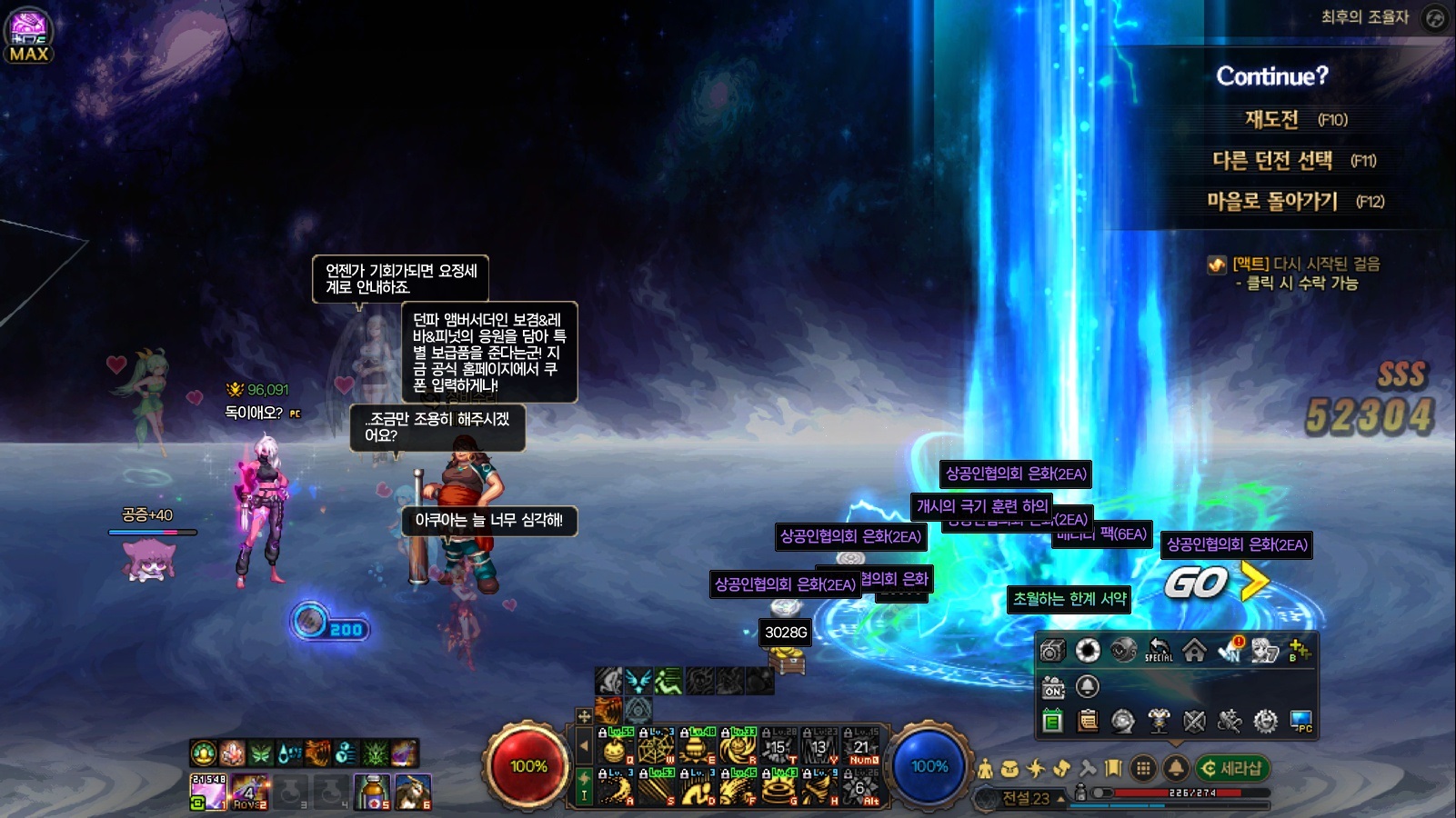The image size is (1456, 818).
Task: Click the left arrow on skill bar
Action: tap(584, 746)
